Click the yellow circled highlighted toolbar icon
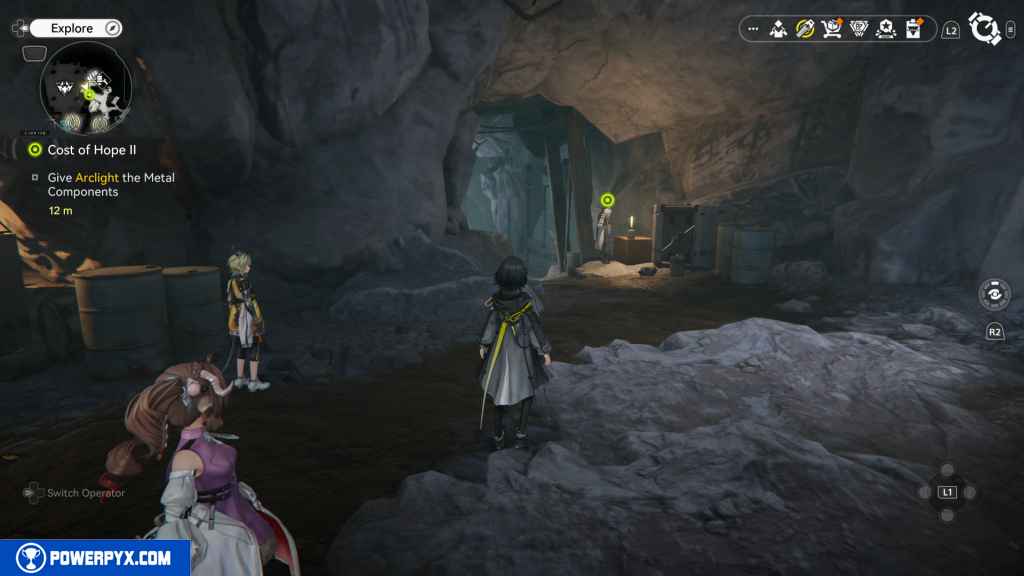This screenshot has width=1024, height=576. pyautogui.click(x=805, y=29)
